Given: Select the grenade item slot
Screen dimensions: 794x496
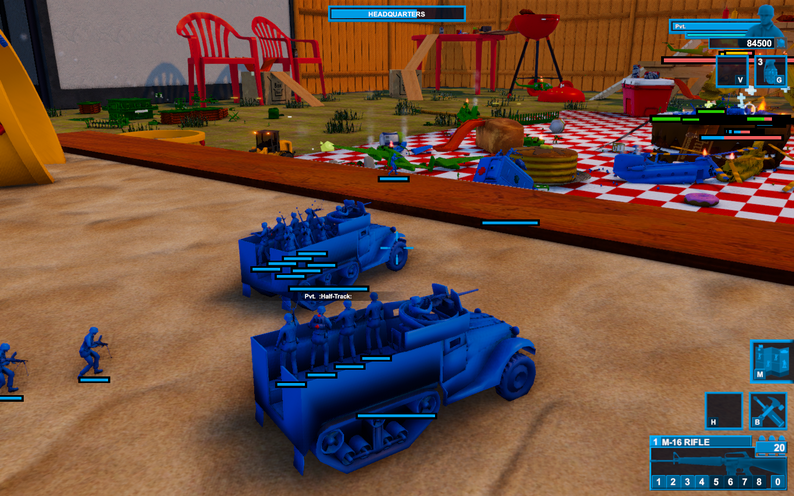Looking at the screenshot, I should pos(768,72).
